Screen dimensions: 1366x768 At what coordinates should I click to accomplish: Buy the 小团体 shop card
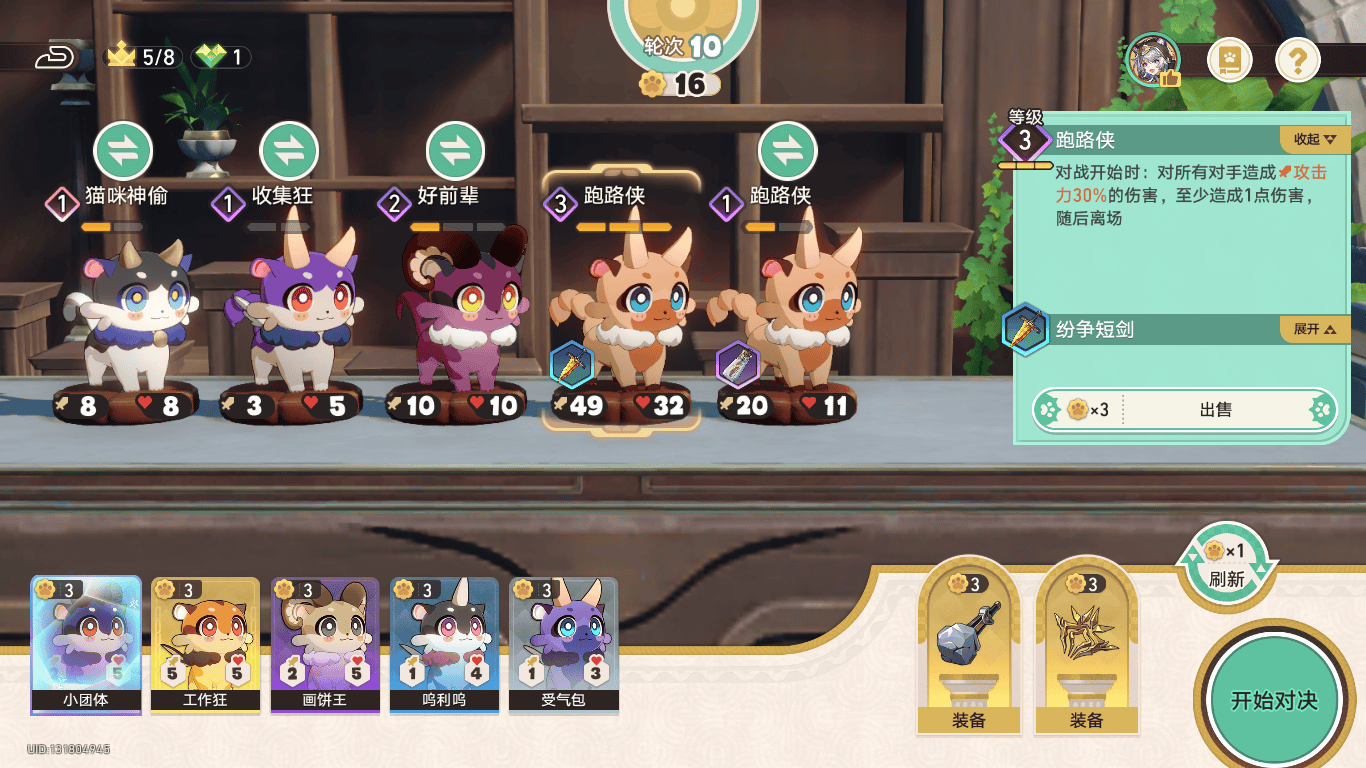click(x=85, y=645)
